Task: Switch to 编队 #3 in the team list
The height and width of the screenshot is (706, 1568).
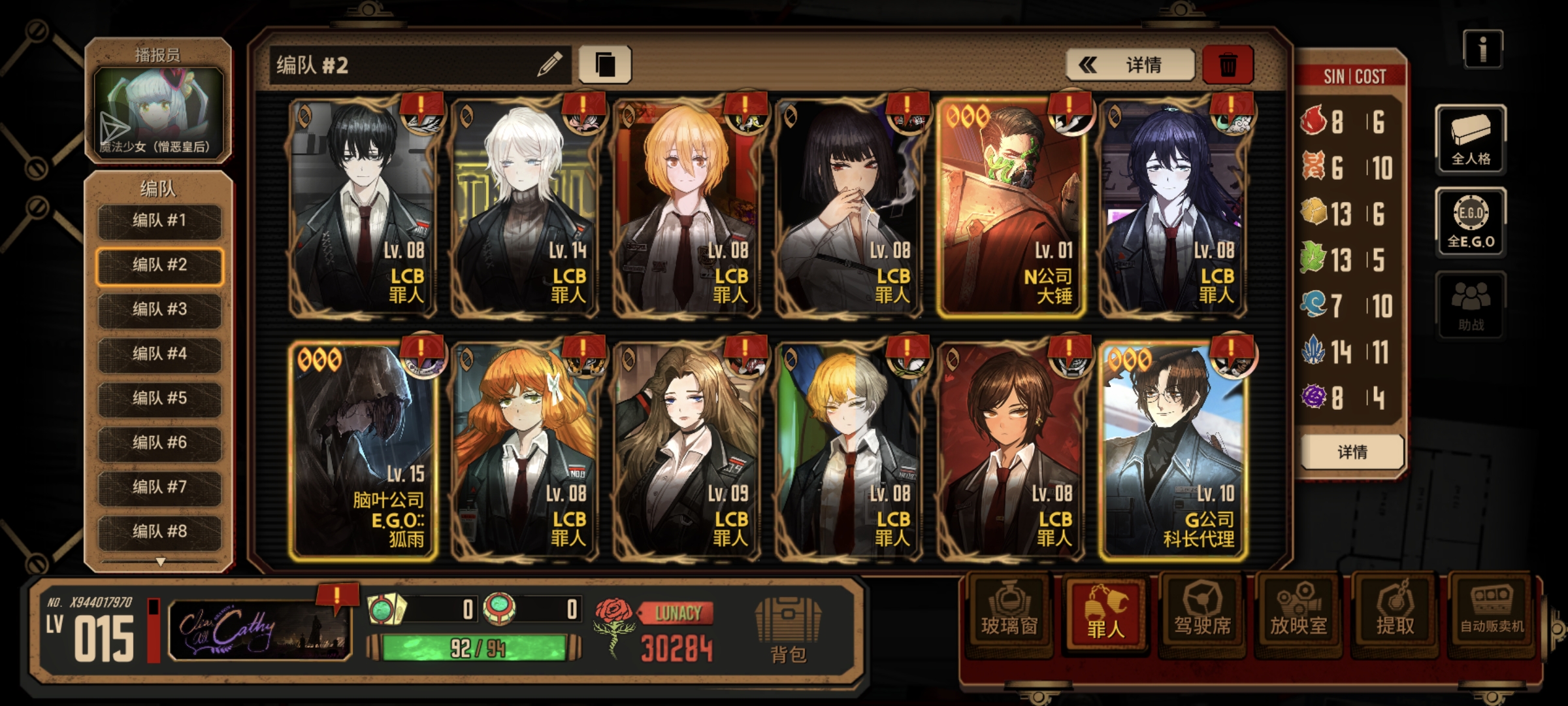Action: 159,309
